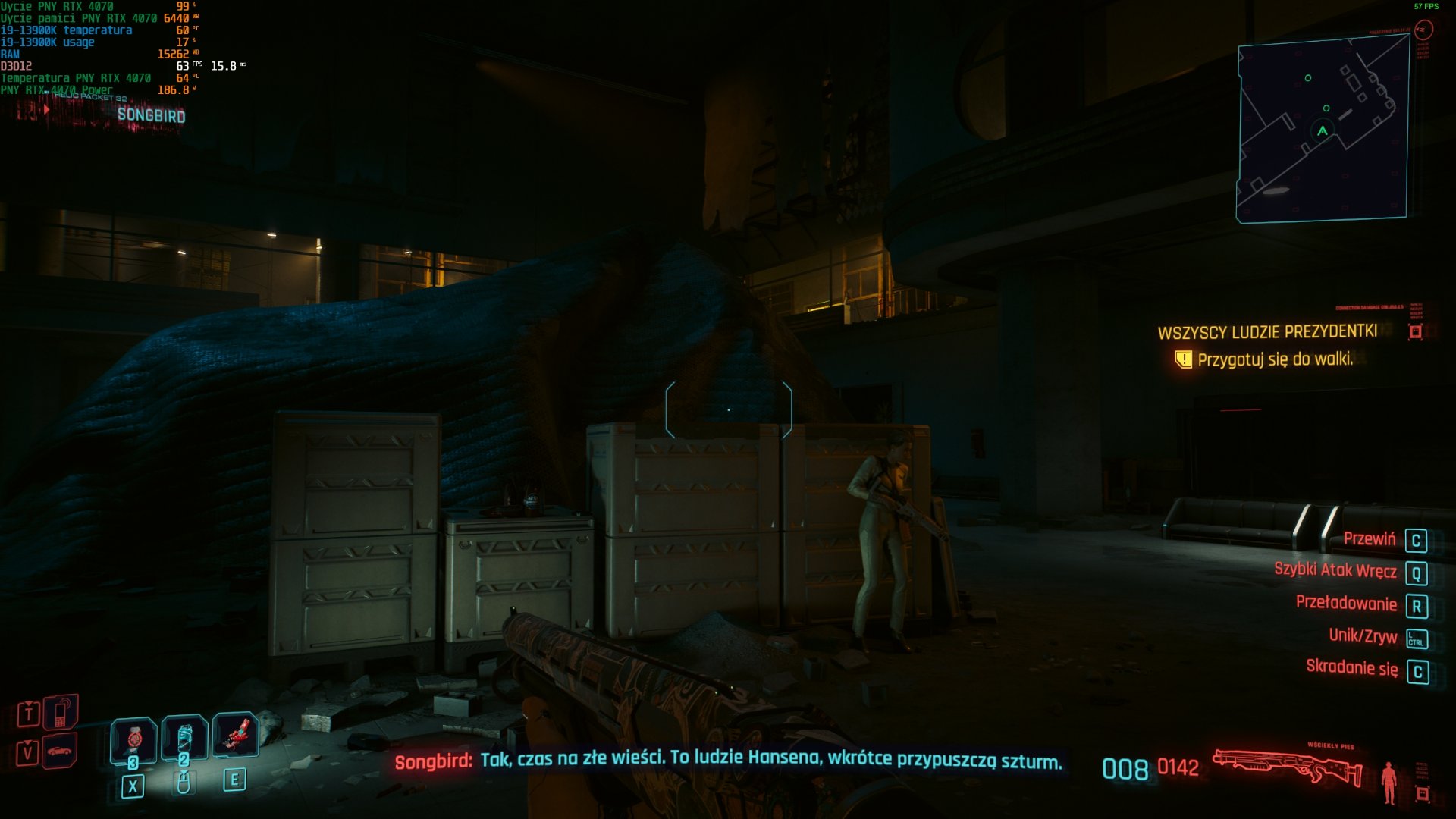Viewport: 1456px width, 819px height.
Task: Click the red body stance silhouette icon
Action: click(1389, 782)
